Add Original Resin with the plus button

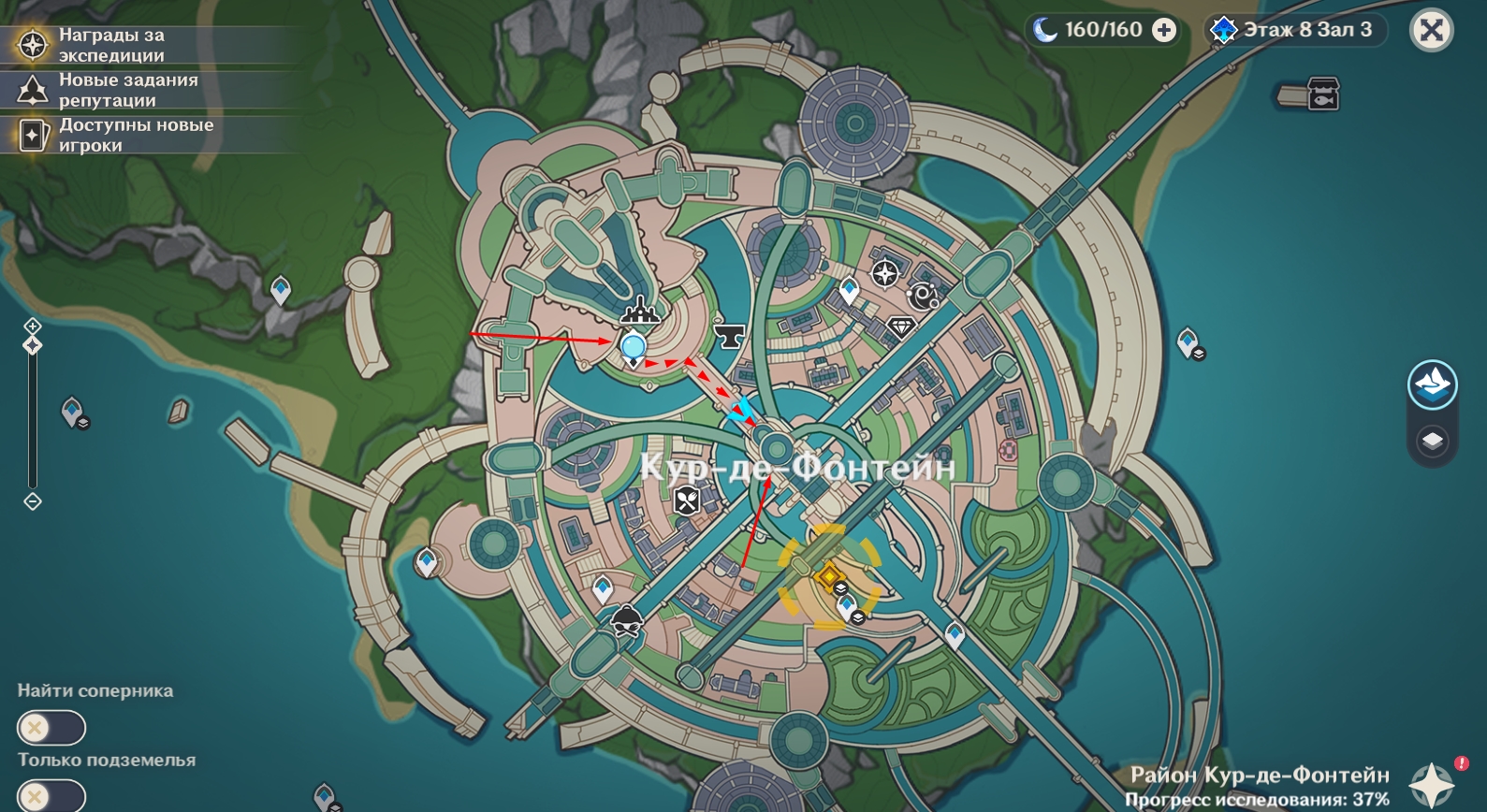pyautogui.click(x=1163, y=31)
